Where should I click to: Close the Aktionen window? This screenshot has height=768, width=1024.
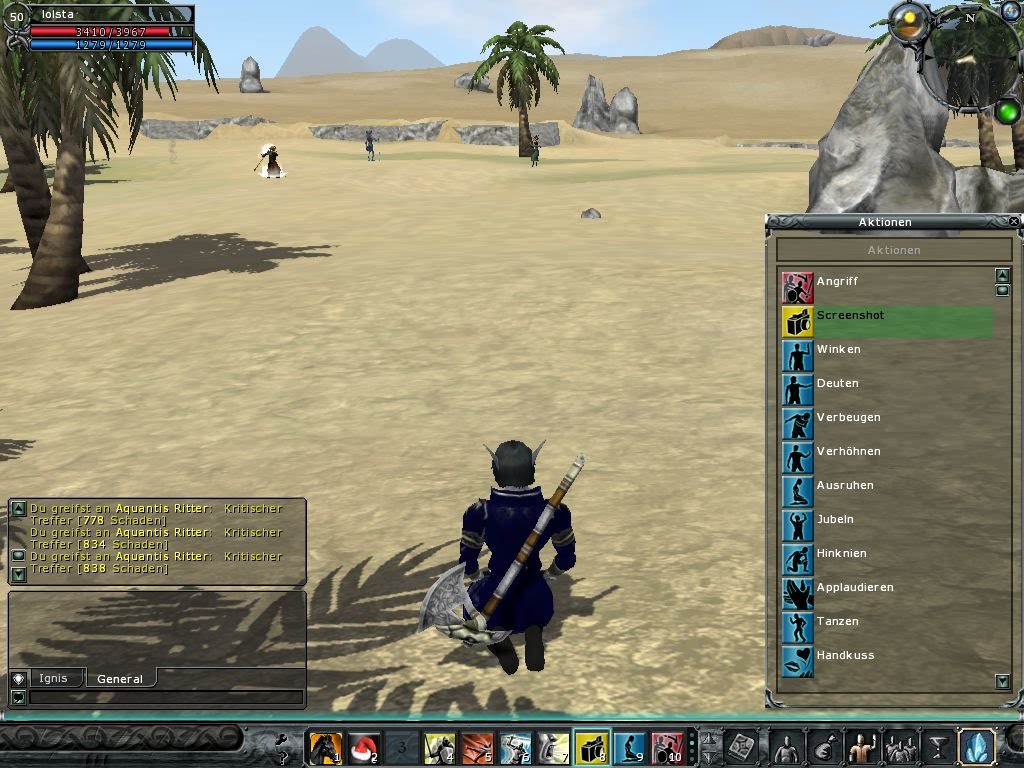tap(1014, 222)
